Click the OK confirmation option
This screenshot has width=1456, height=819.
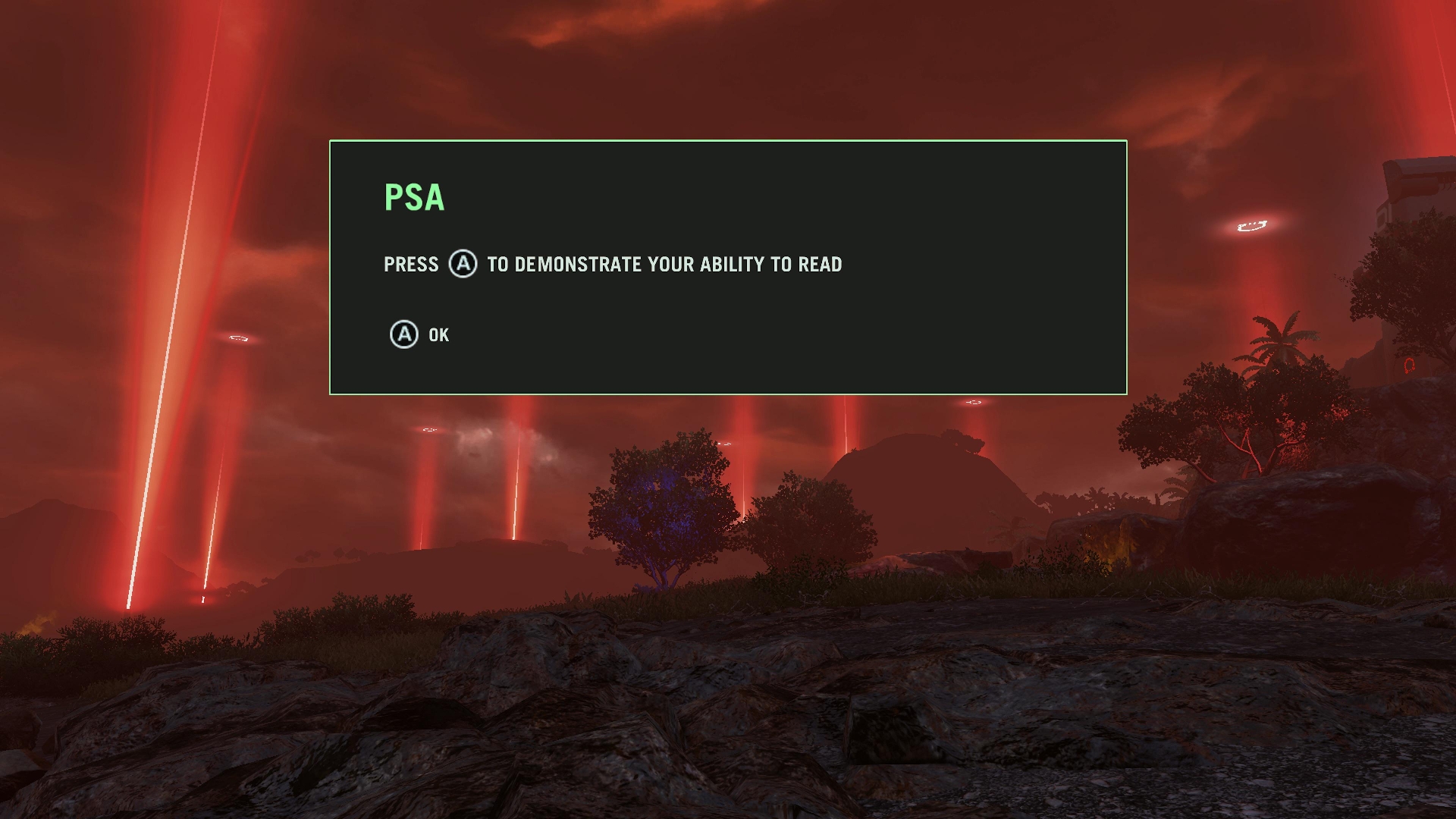(x=438, y=334)
